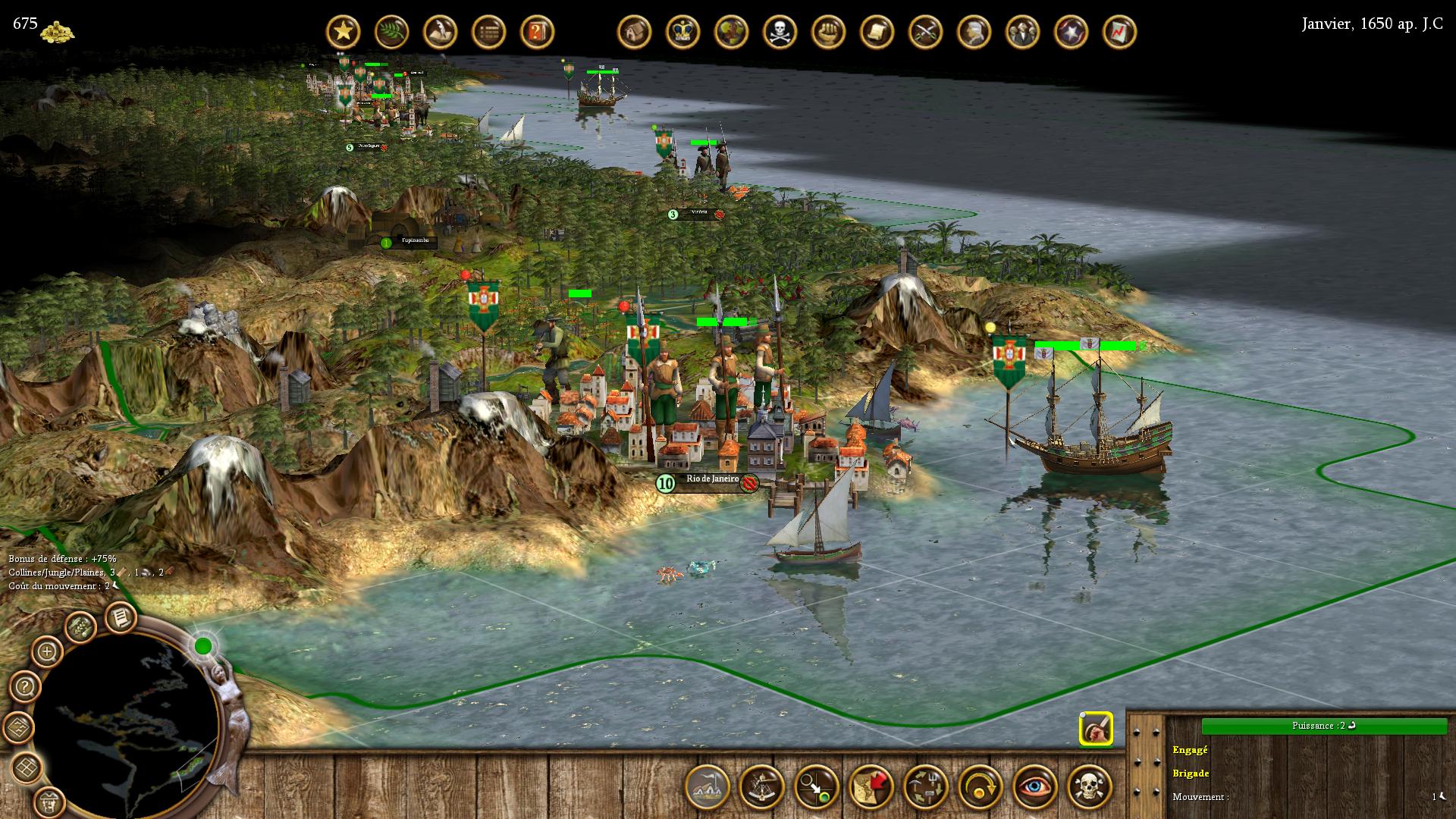Image resolution: width=1456 pixels, height=819 pixels.
Task: Click the green laurel branch icon
Action: point(392,32)
